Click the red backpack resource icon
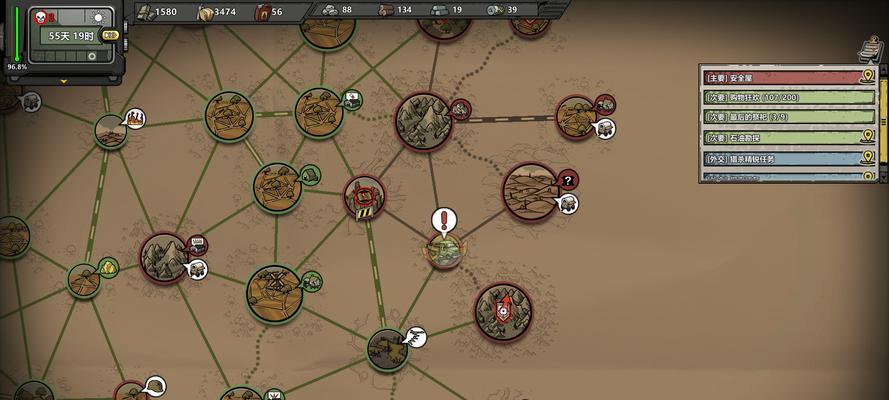The width and height of the screenshot is (889, 400). [x=262, y=11]
